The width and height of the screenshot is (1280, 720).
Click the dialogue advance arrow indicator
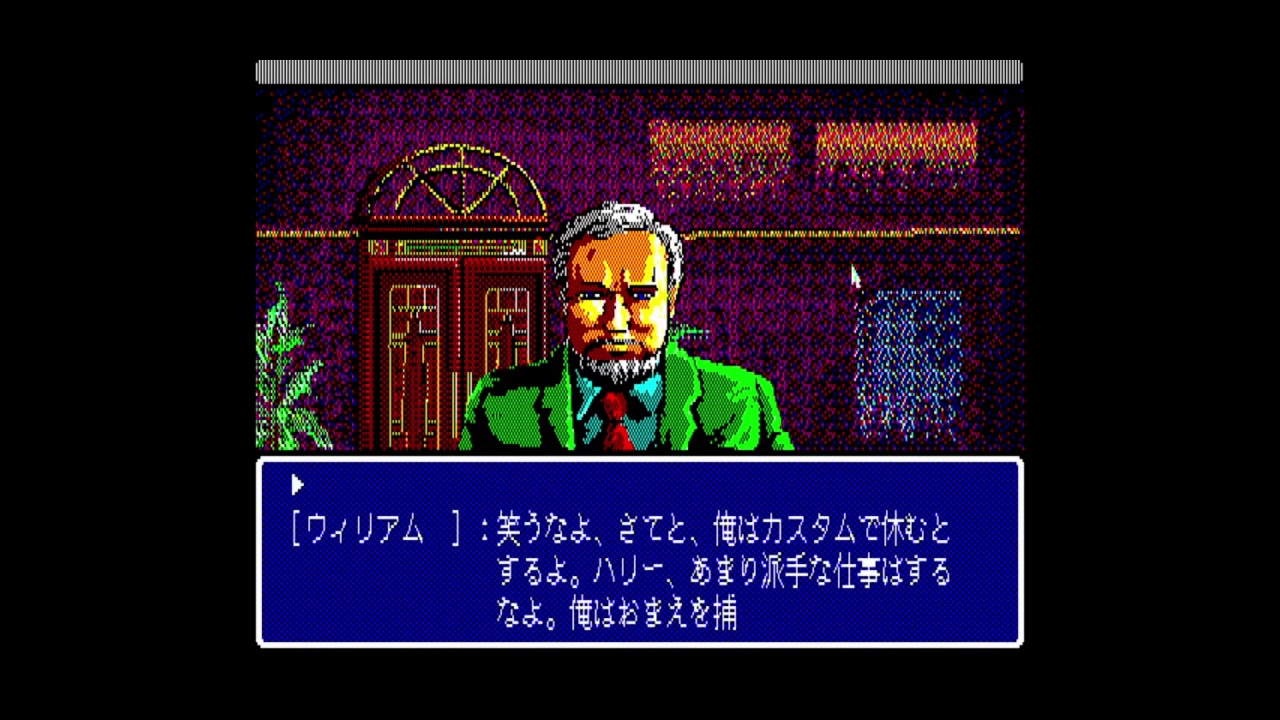tap(297, 485)
